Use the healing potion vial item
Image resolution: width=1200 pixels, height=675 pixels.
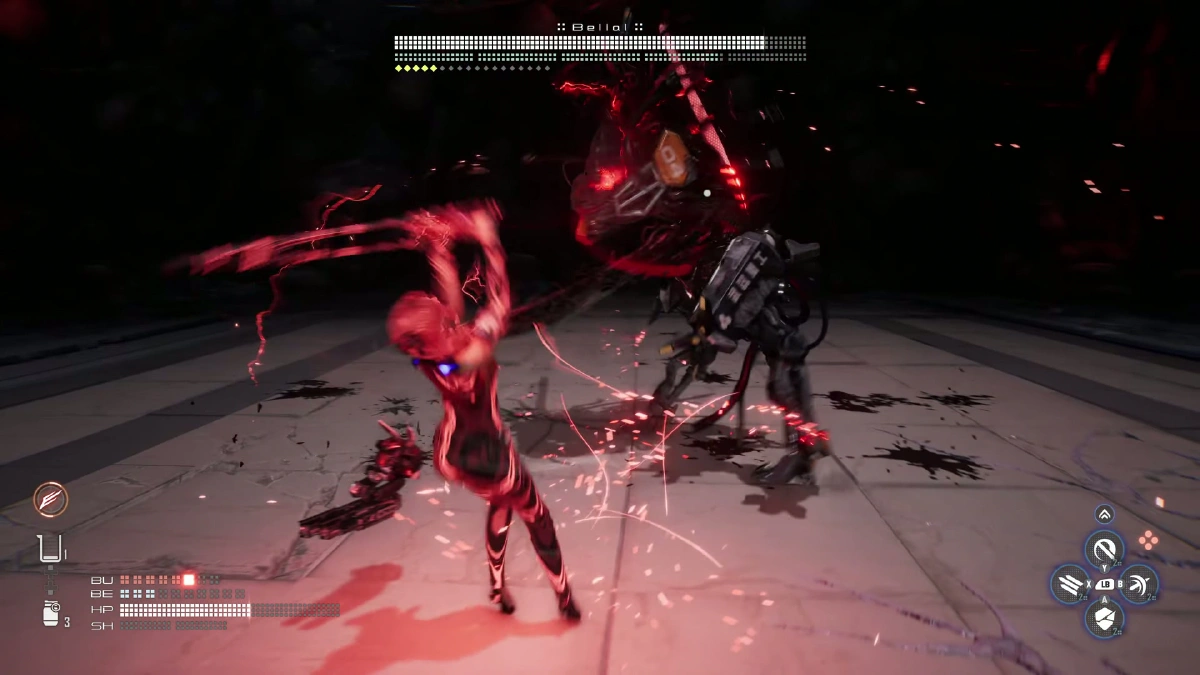pos(49,548)
